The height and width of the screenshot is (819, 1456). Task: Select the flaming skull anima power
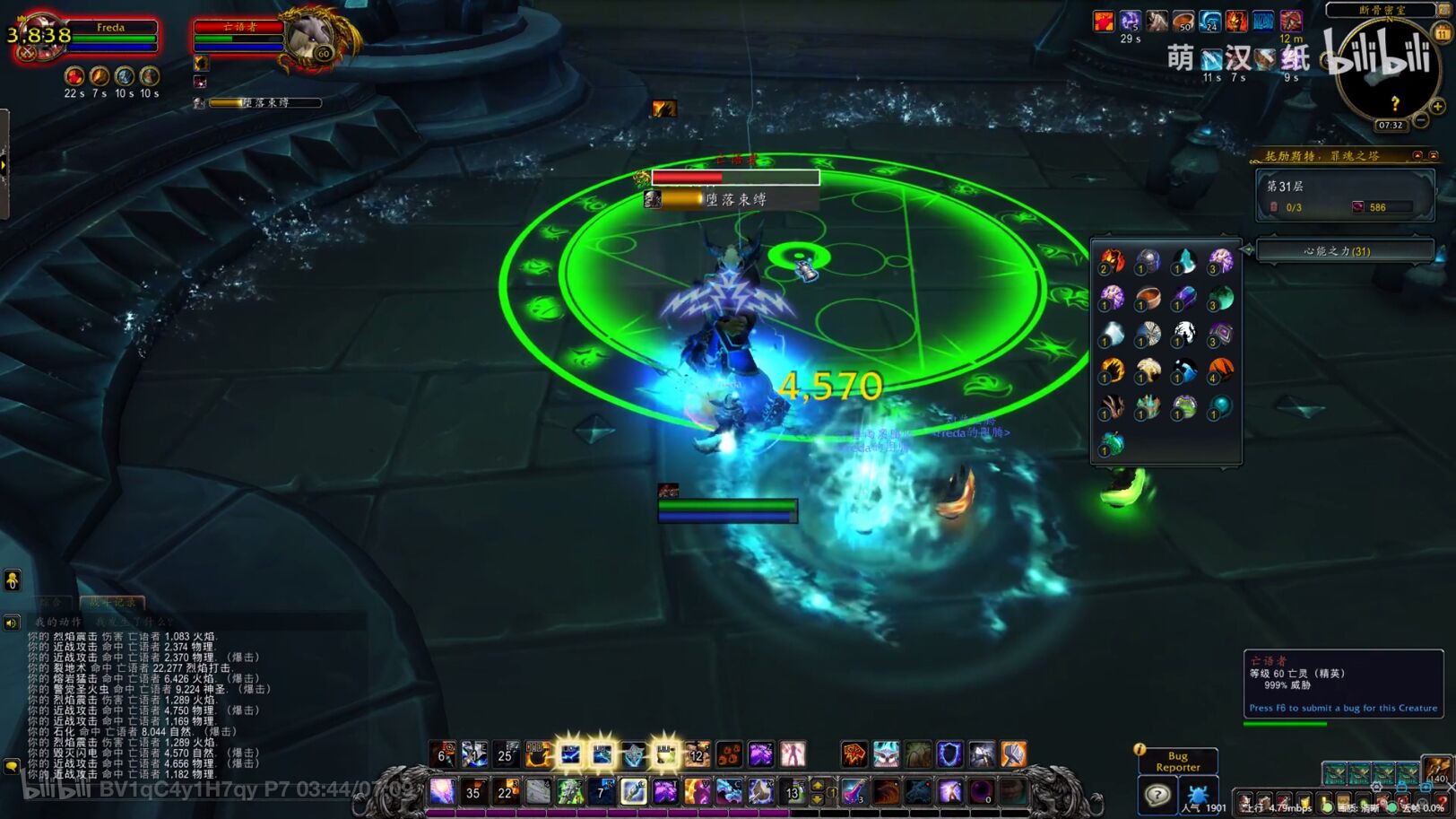point(1112,260)
